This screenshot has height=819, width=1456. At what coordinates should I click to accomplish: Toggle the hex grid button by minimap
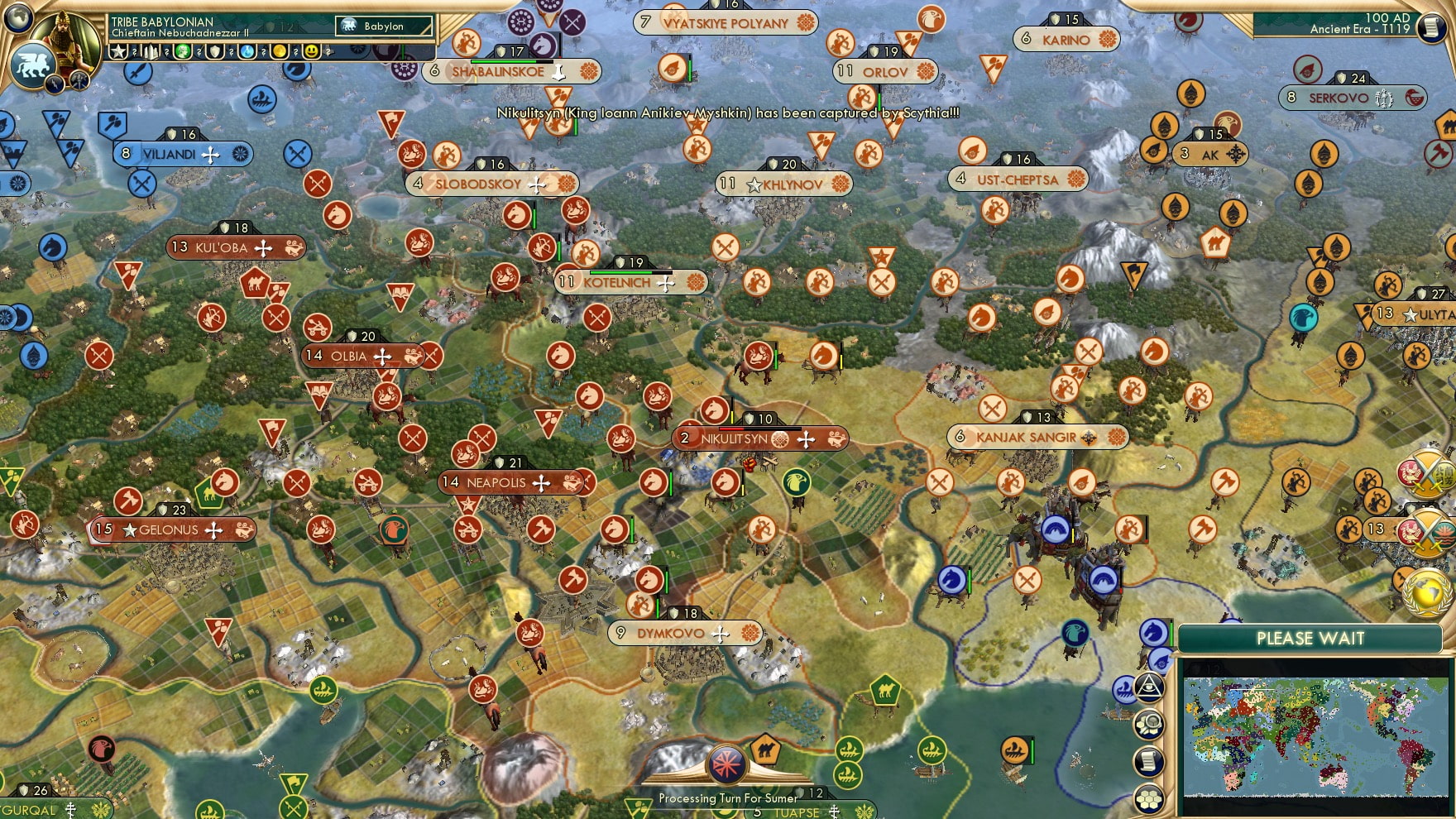coord(1150,798)
